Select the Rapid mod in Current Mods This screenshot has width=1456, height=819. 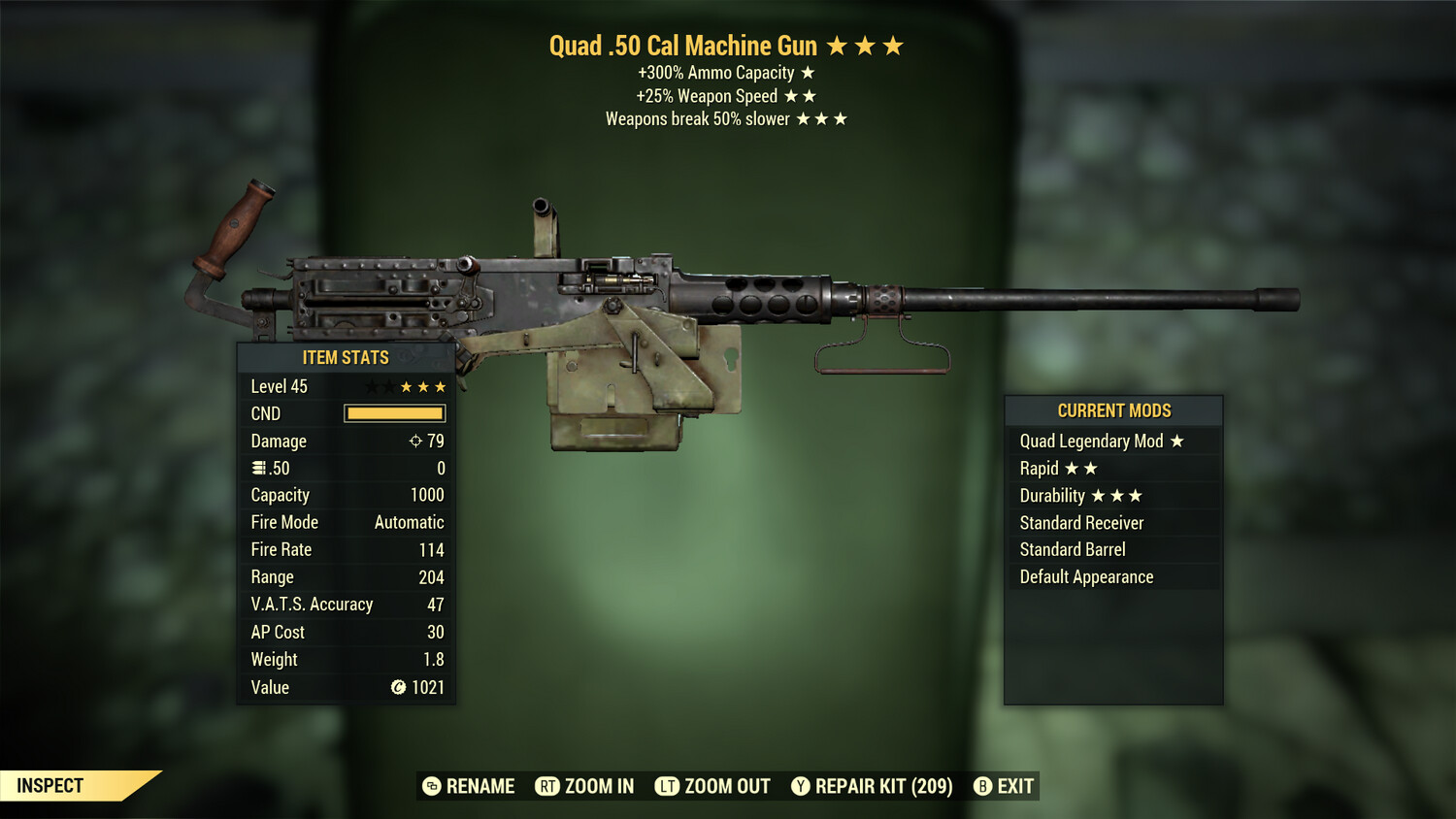point(1040,468)
